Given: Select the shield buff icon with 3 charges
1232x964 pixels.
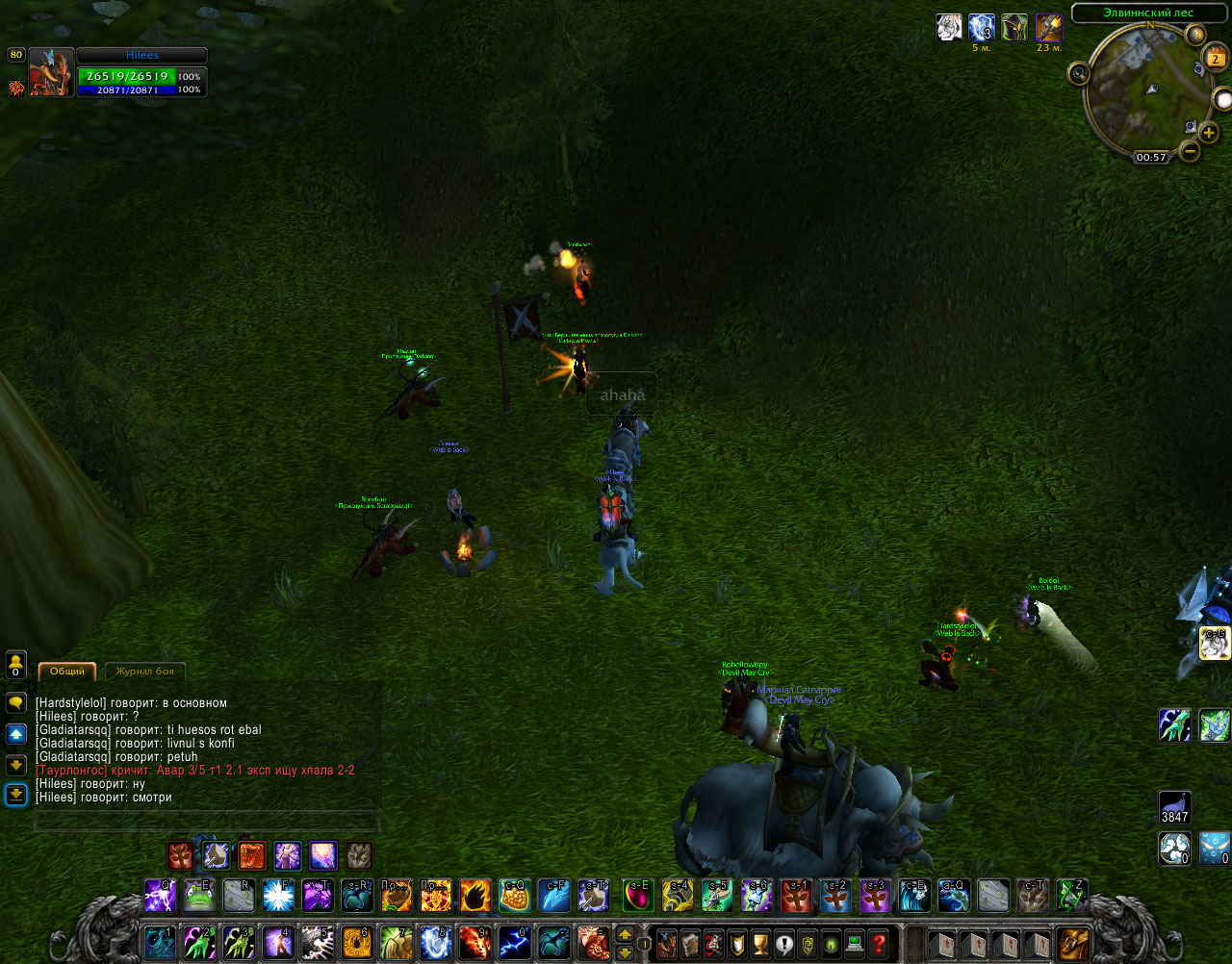Looking at the screenshot, I should click(x=982, y=28).
